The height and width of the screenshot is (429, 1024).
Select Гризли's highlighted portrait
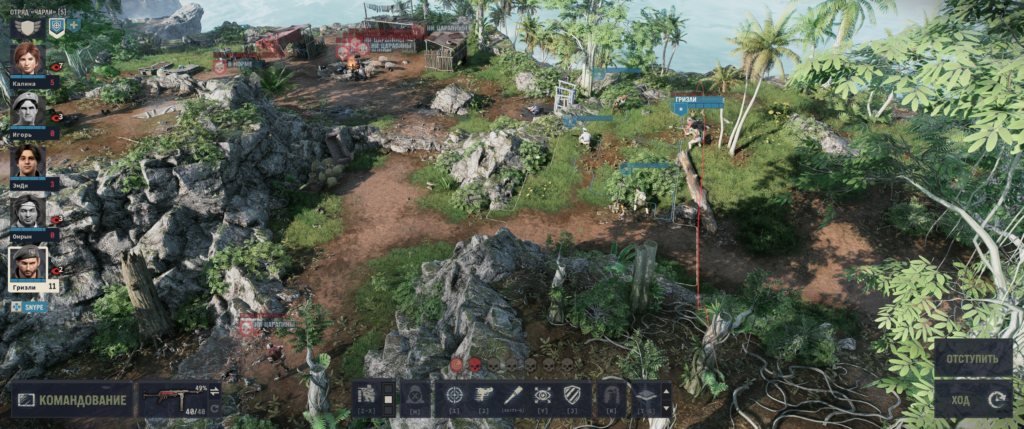28,265
